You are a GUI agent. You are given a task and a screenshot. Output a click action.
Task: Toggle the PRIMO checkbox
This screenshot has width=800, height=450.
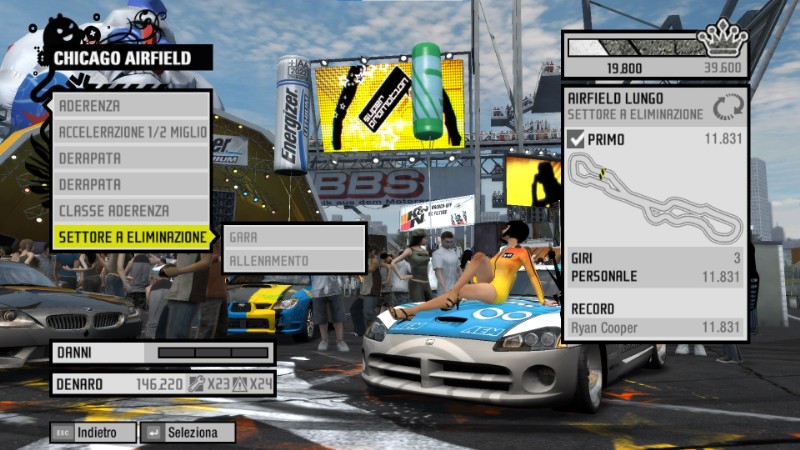click(576, 139)
